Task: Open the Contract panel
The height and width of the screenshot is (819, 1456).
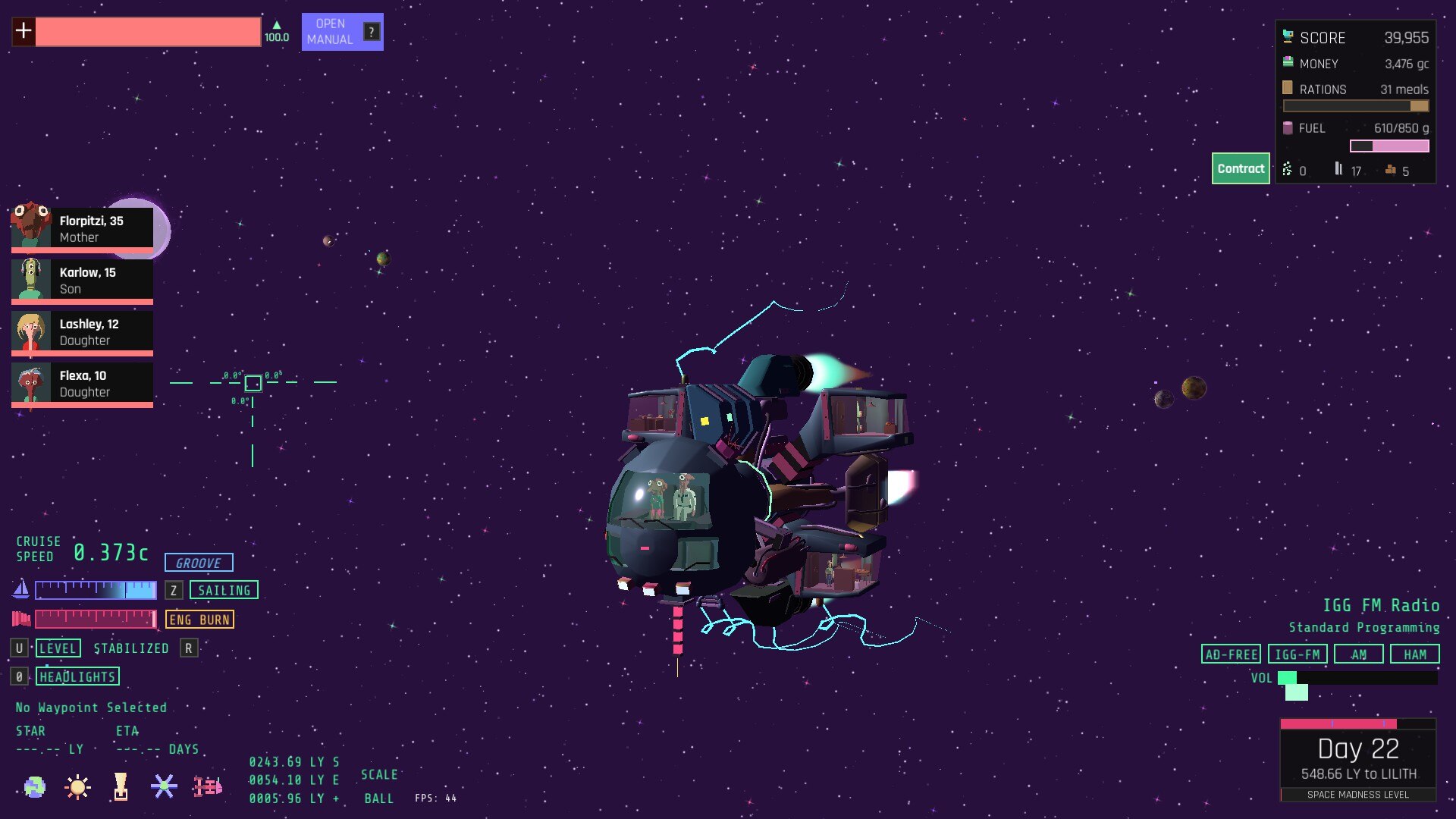Action: (1240, 168)
